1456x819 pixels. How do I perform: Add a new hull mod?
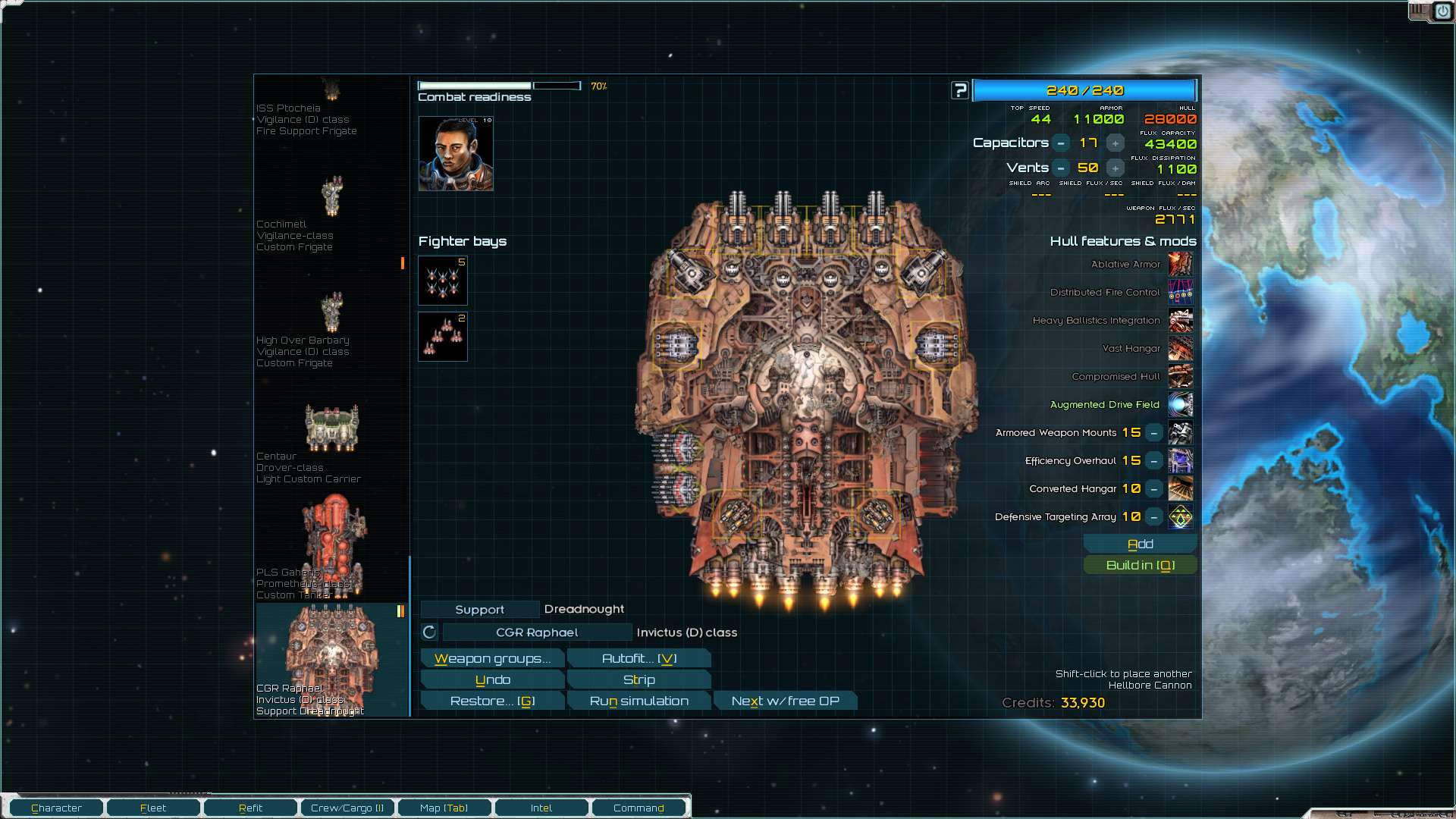click(1140, 544)
